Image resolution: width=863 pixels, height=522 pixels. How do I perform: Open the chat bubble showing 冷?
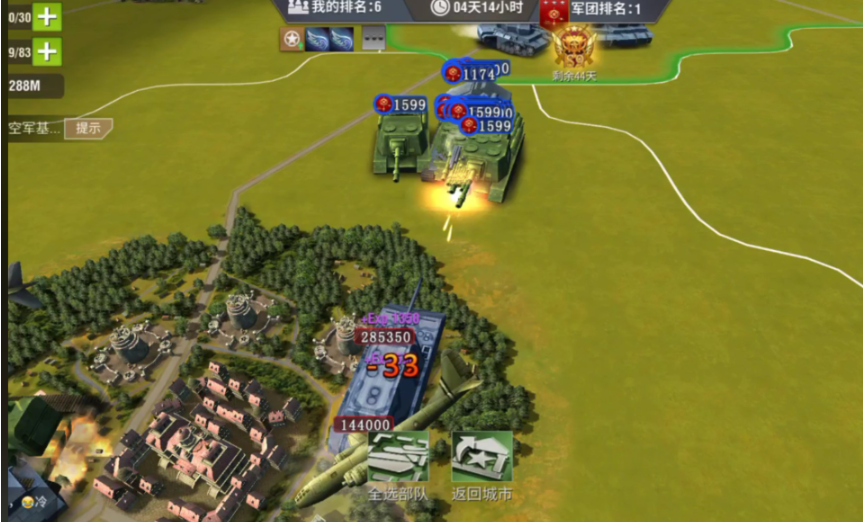tap(29, 498)
